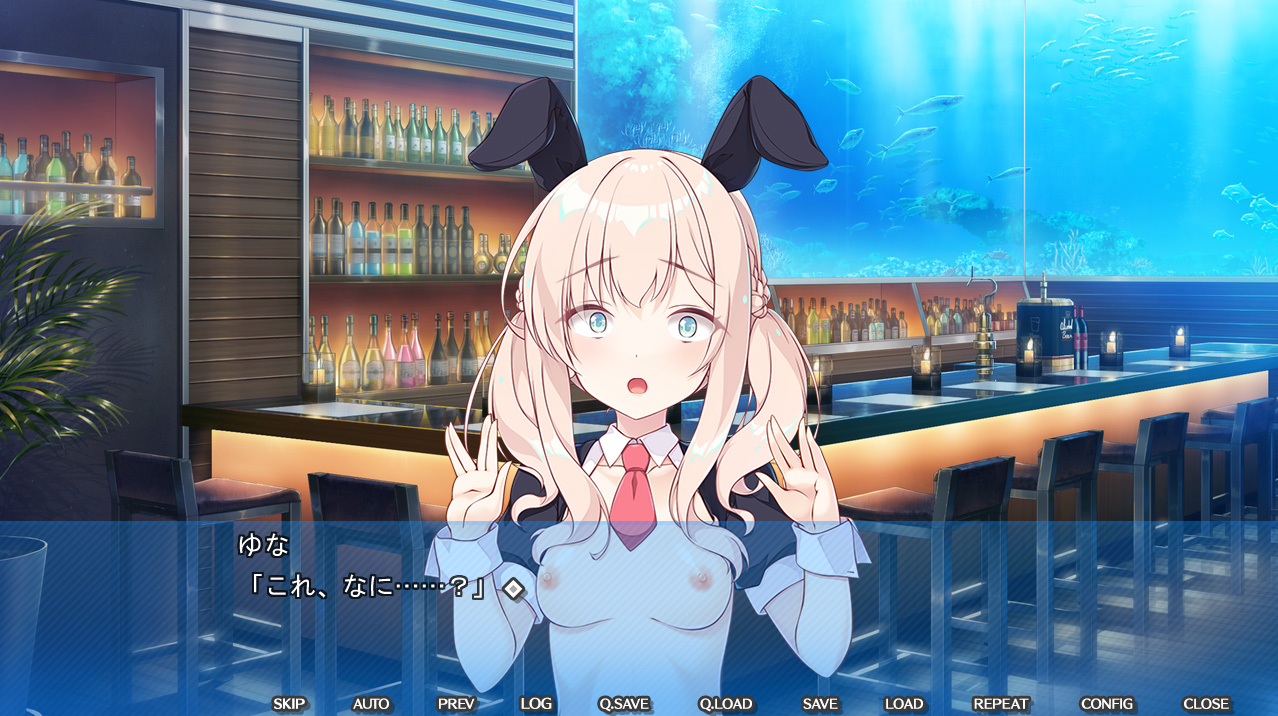Open the LOAD menu
This screenshot has width=1278, height=716.
tap(904, 704)
